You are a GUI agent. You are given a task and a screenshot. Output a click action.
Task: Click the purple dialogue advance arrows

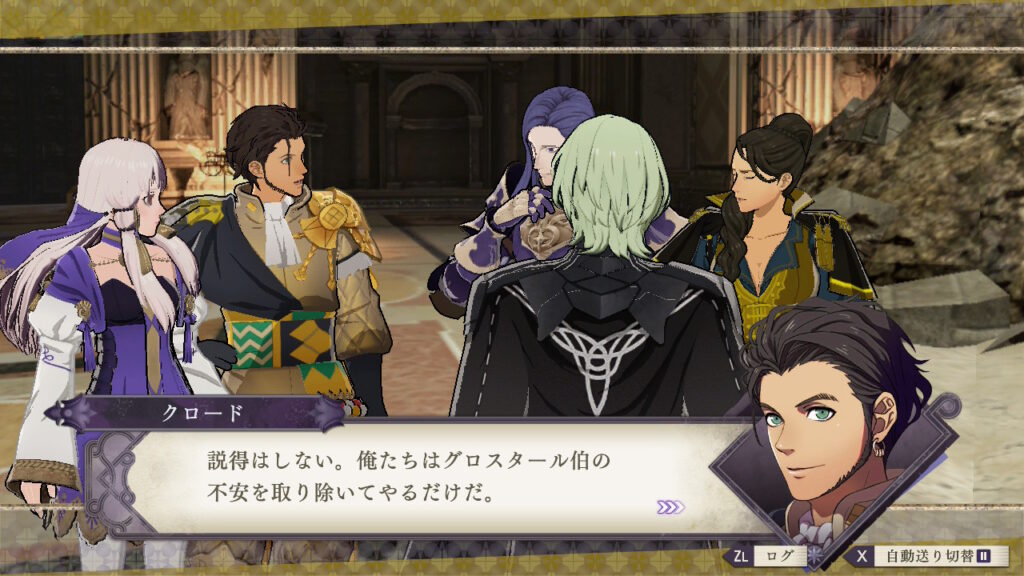pyautogui.click(x=671, y=507)
